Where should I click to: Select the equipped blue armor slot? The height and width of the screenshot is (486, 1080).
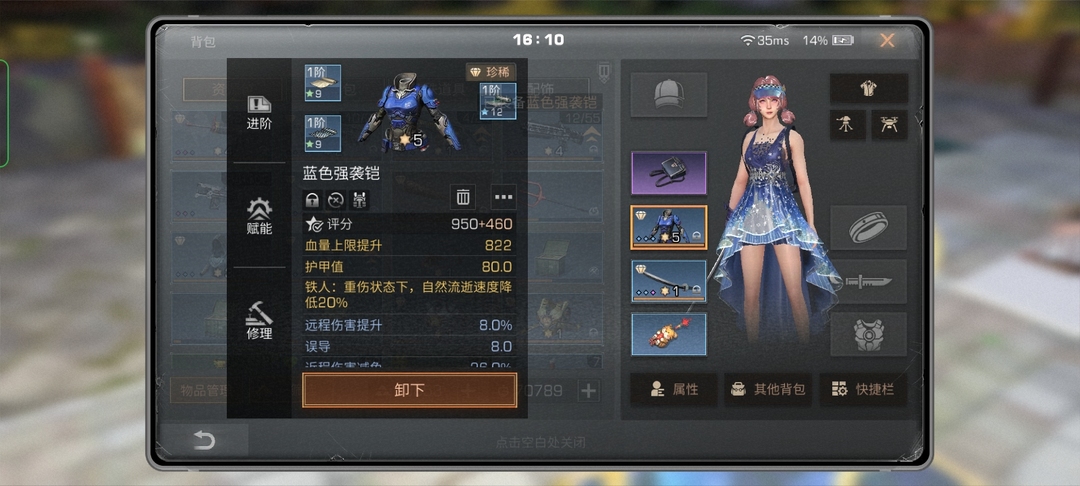point(668,227)
